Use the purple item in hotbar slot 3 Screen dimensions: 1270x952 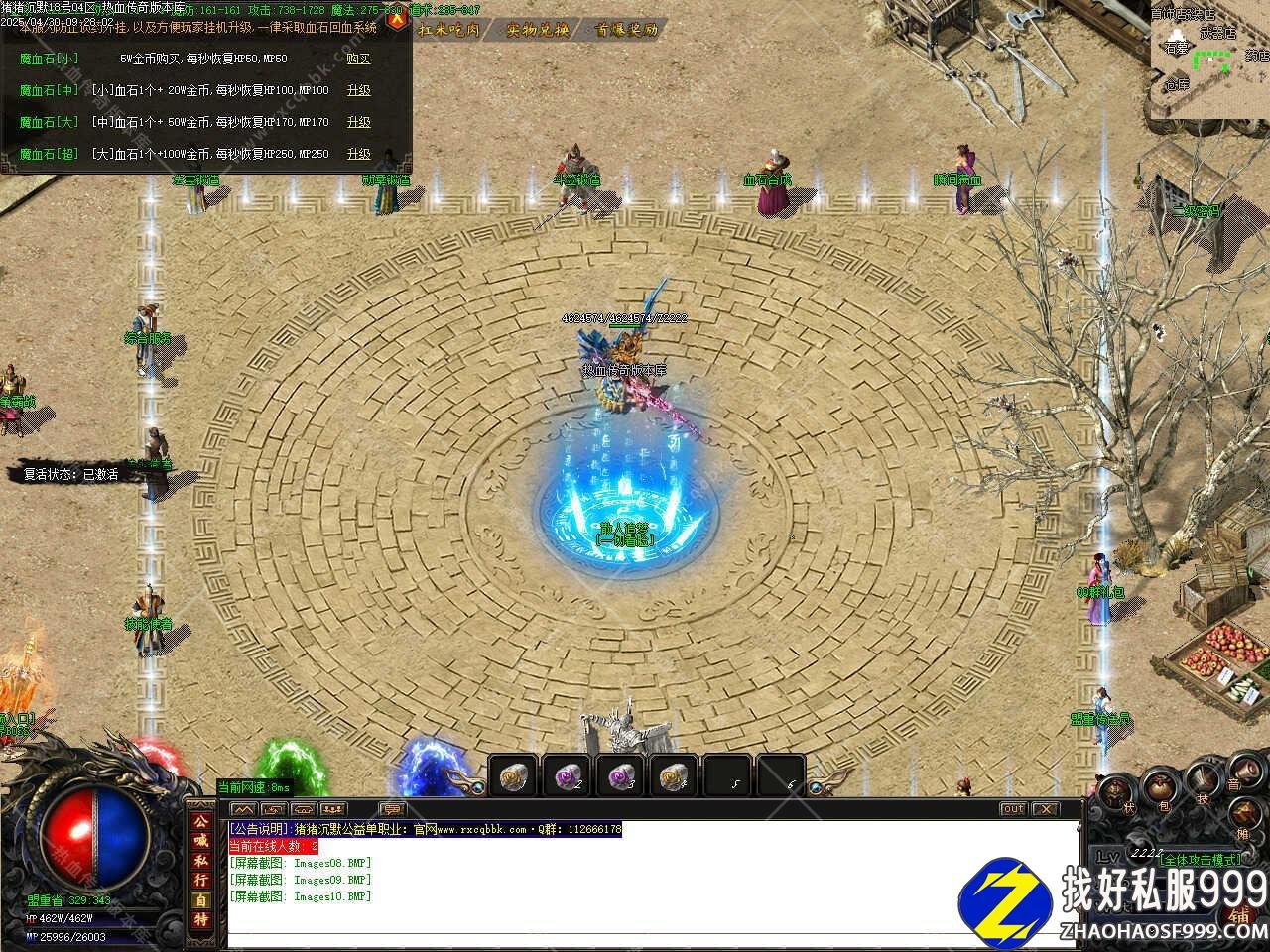pos(620,775)
